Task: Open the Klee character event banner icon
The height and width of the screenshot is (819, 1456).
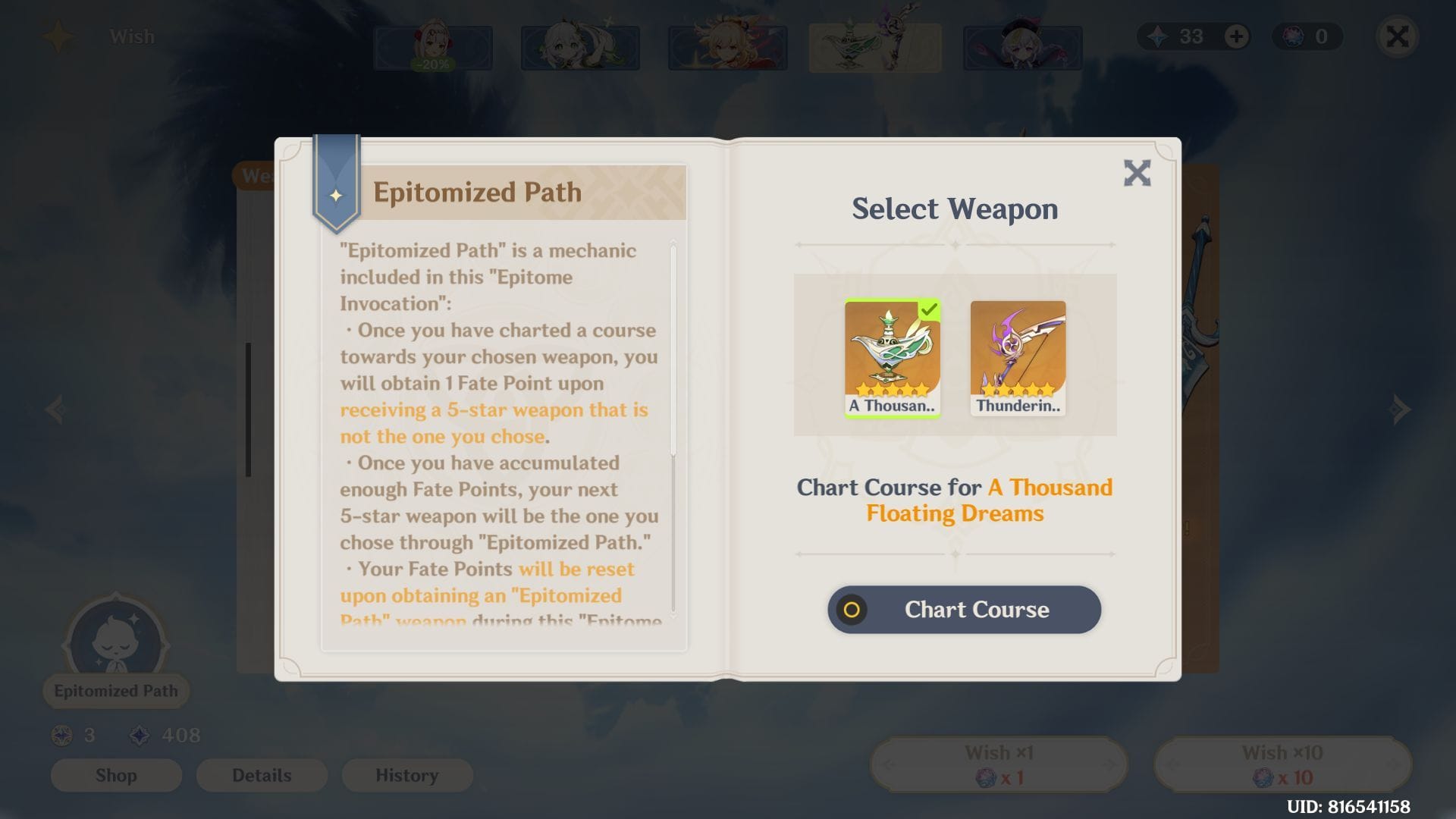Action: (x=1021, y=47)
